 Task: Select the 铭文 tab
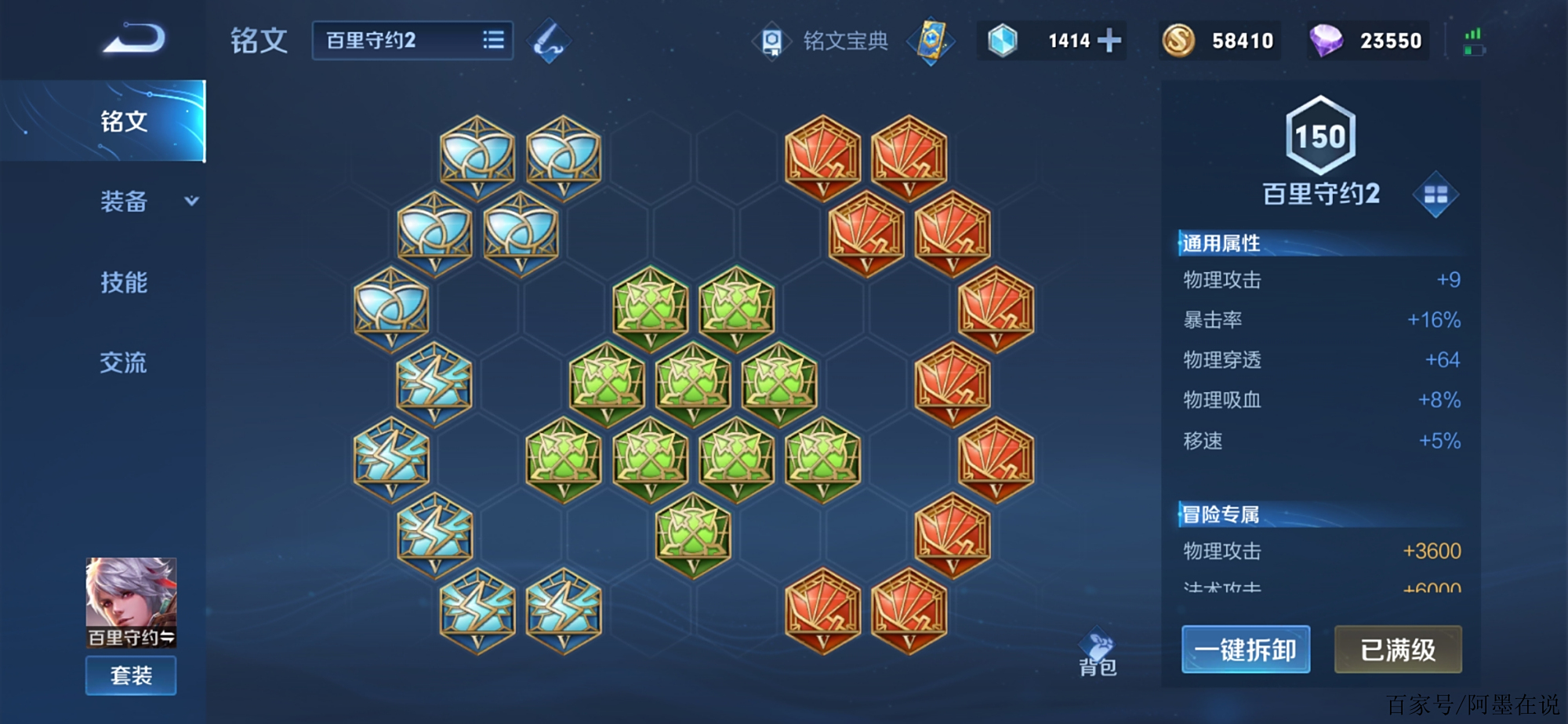123,122
